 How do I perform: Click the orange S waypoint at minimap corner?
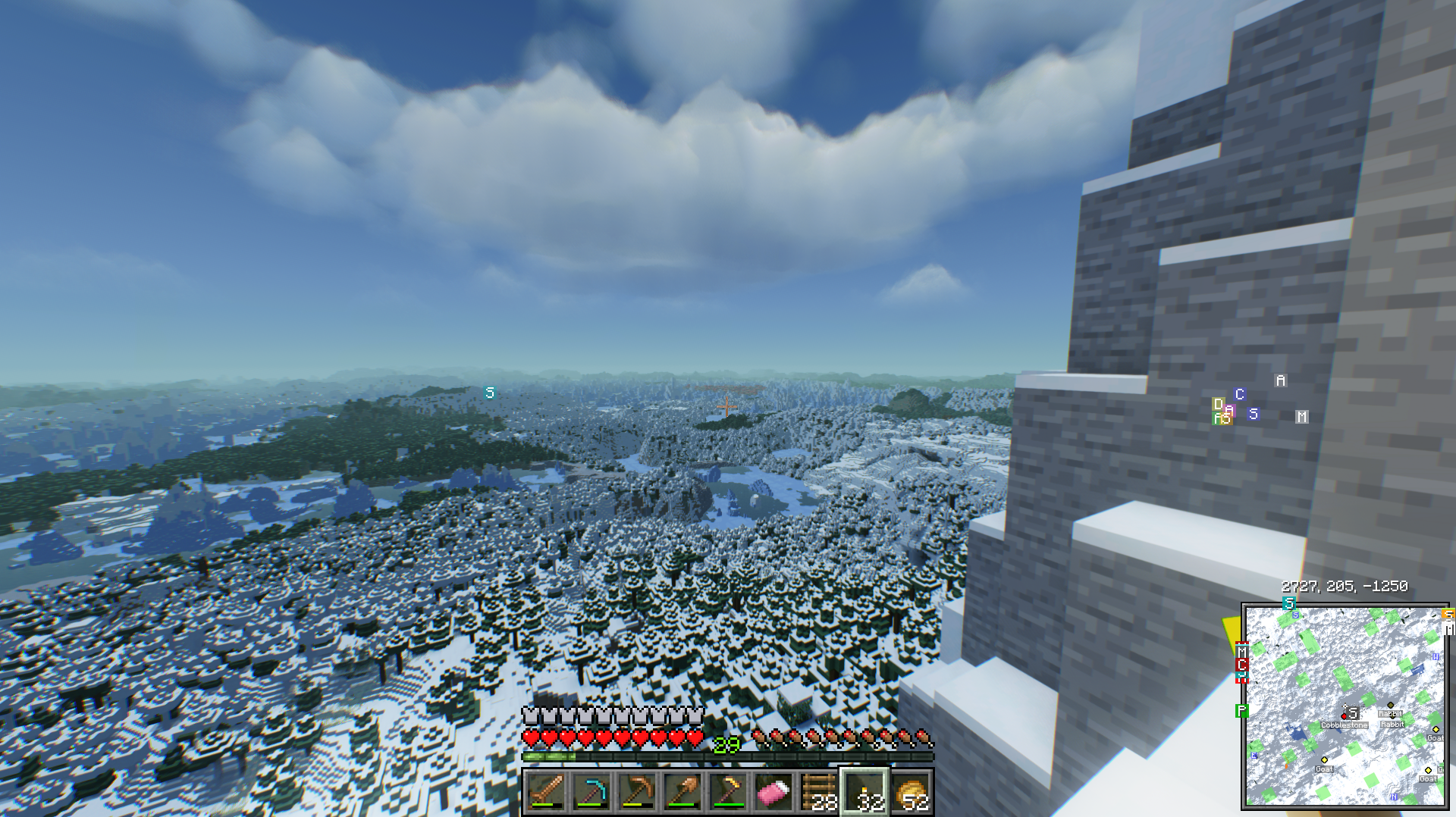[1448, 615]
